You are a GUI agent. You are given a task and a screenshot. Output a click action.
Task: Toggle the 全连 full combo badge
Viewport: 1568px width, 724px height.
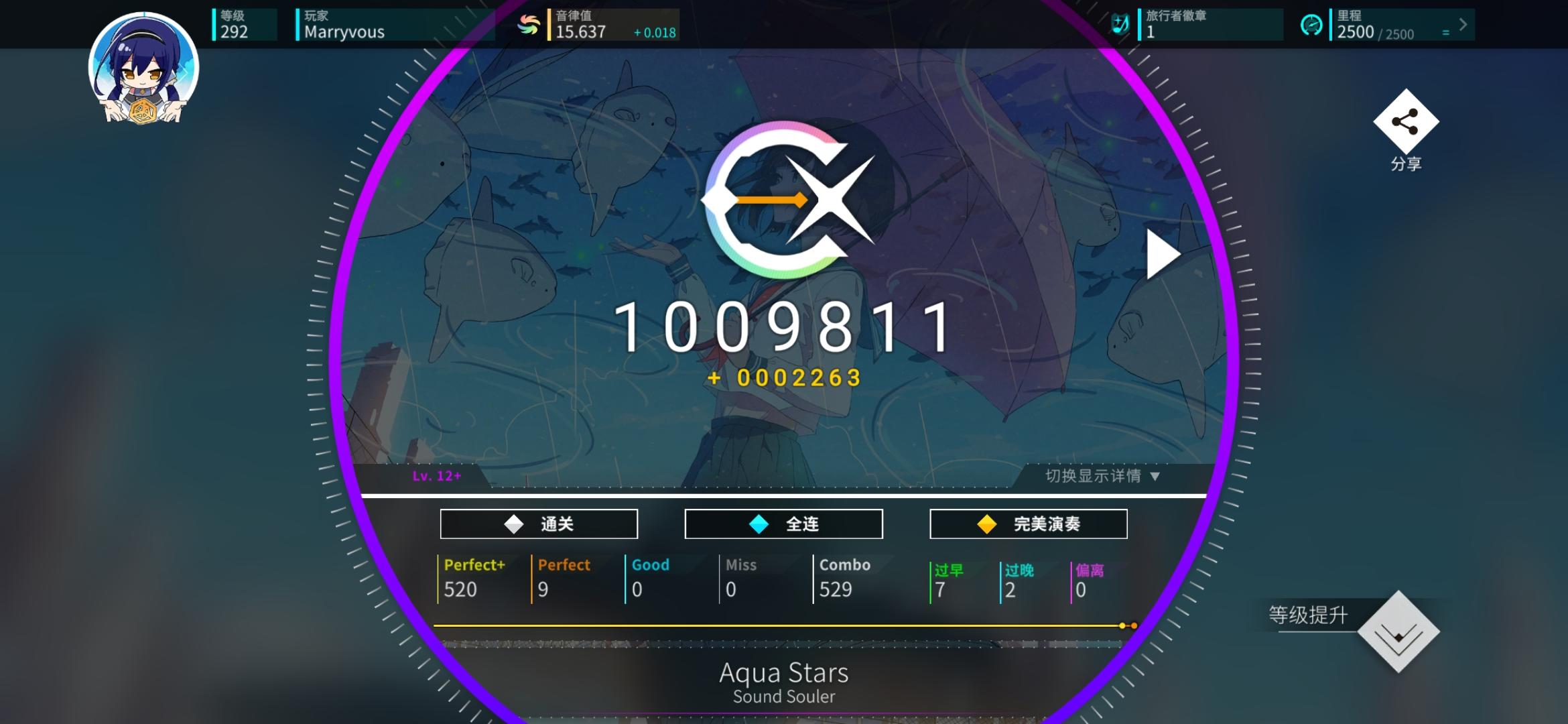pos(783,524)
